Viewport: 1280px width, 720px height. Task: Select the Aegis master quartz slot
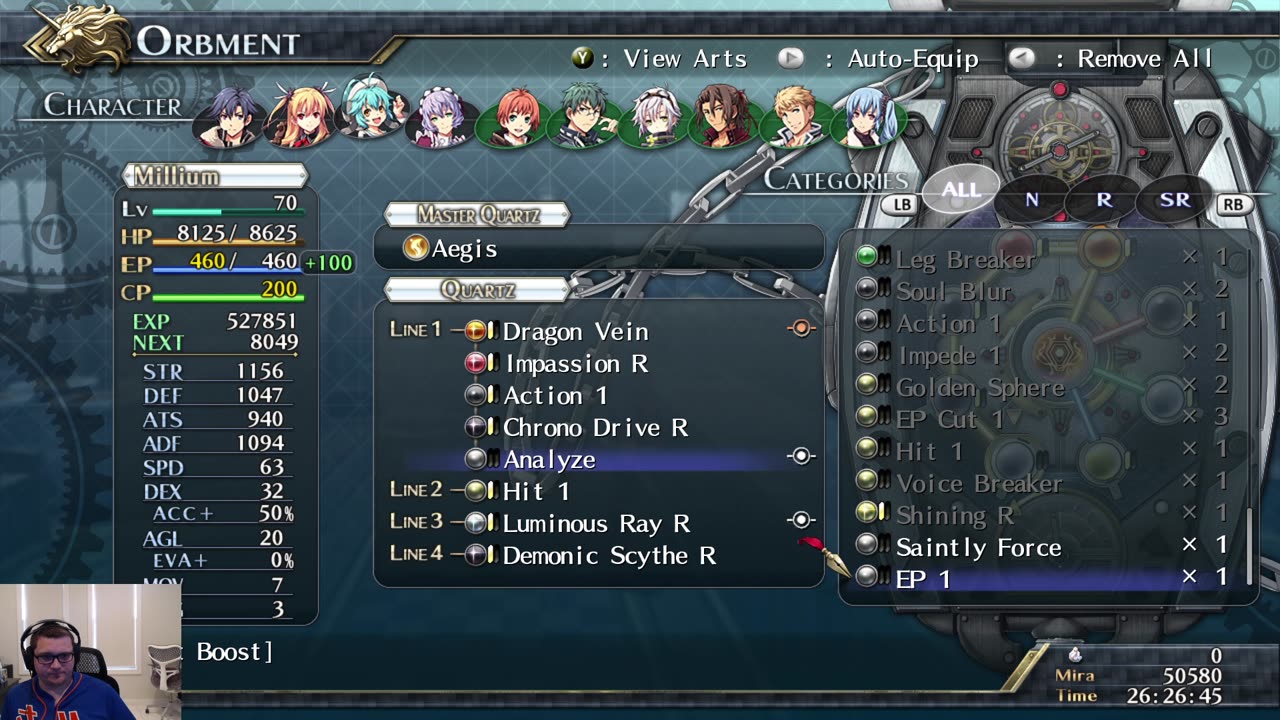coord(464,249)
